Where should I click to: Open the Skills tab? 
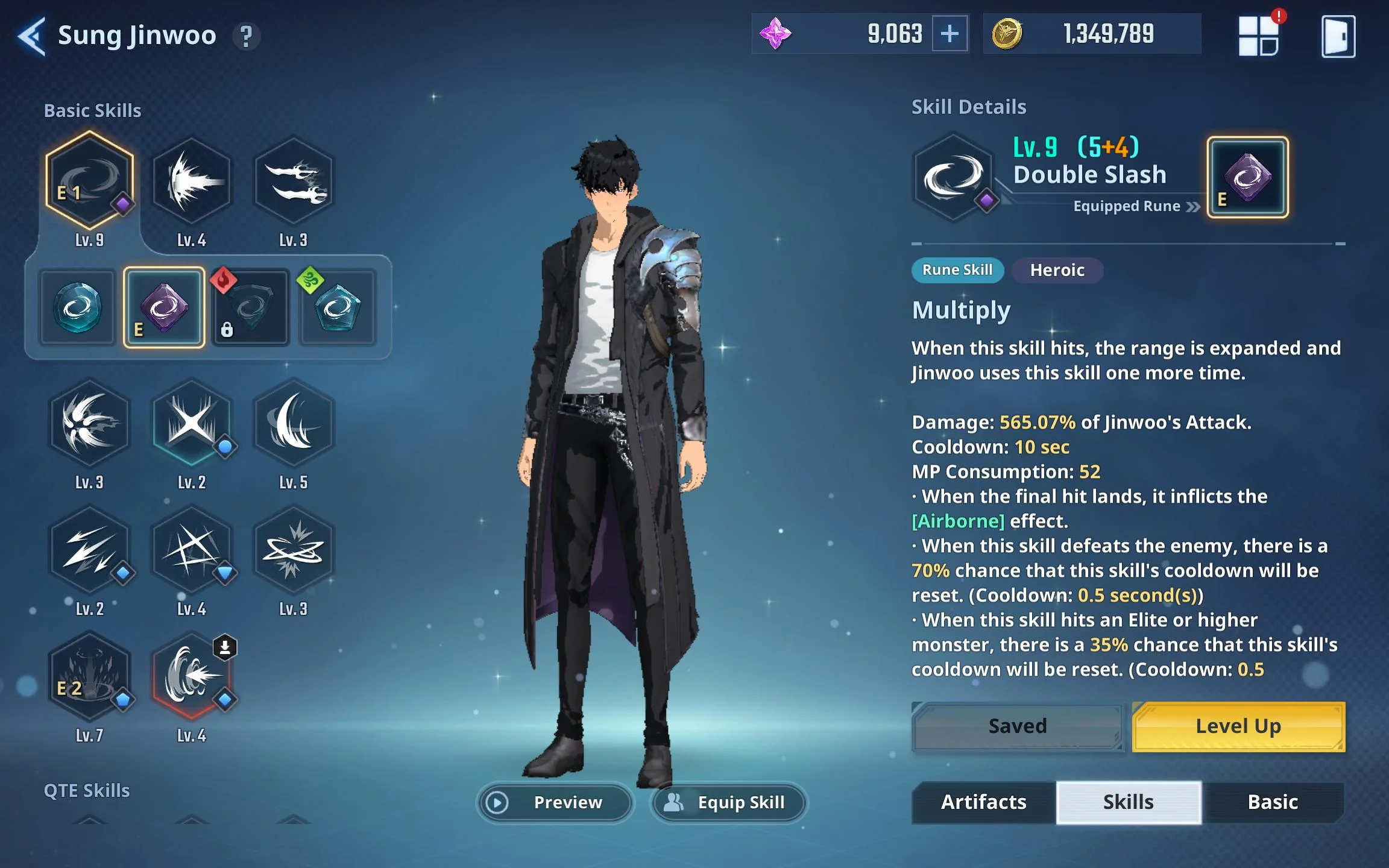point(1128,802)
